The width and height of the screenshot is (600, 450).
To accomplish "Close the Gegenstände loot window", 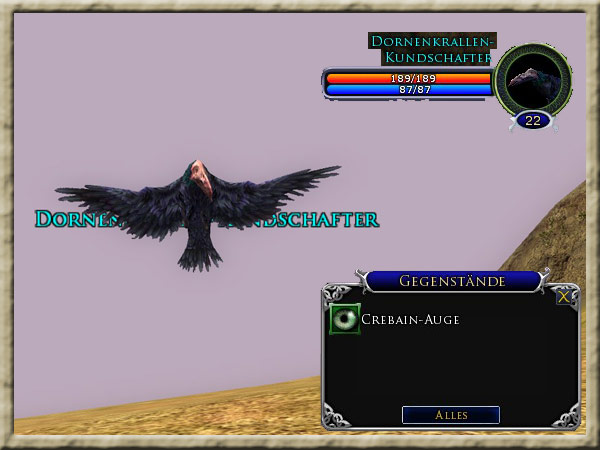I will point(565,296).
